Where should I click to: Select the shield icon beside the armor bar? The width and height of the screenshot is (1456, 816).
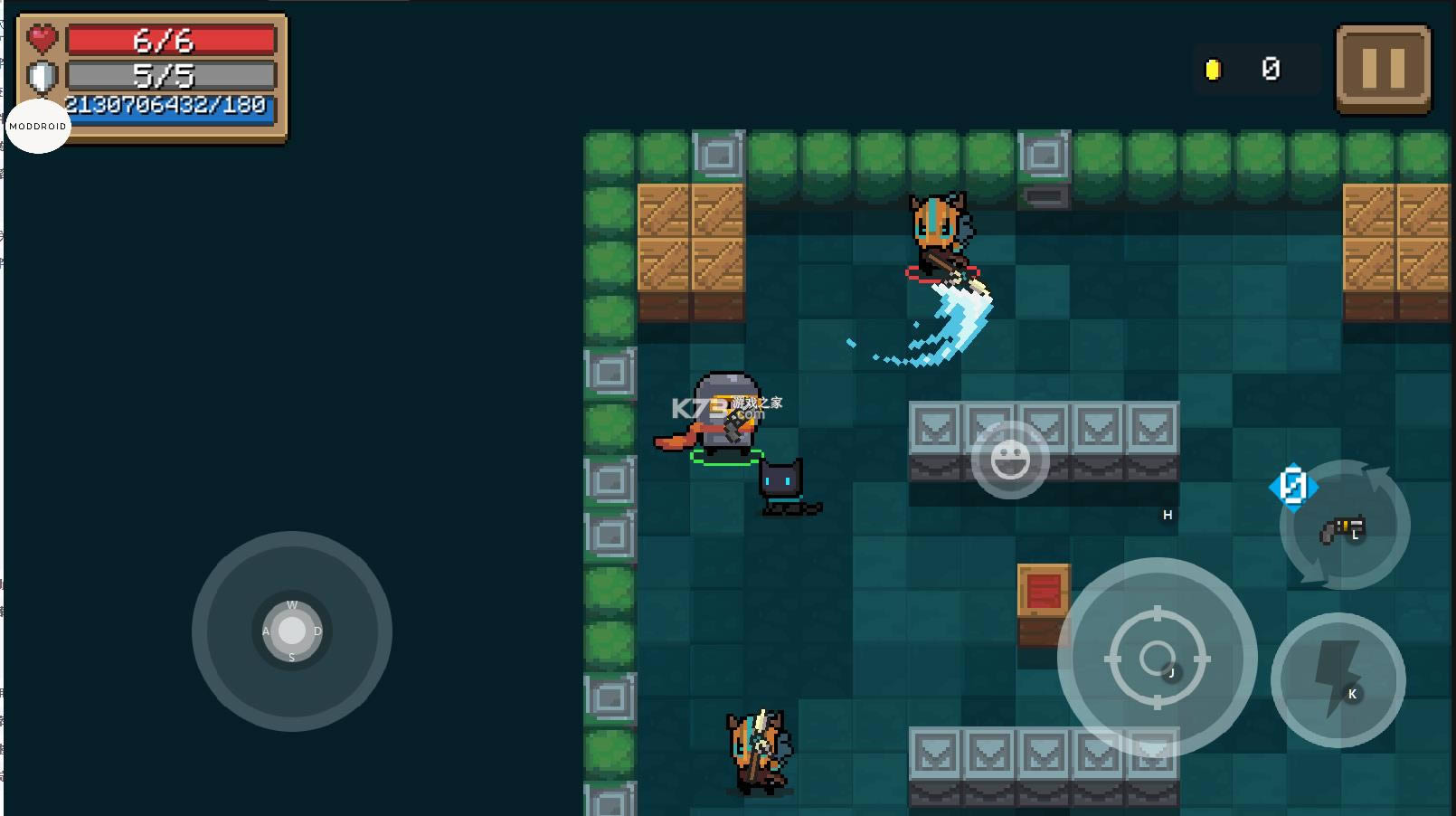coord(41,76)
